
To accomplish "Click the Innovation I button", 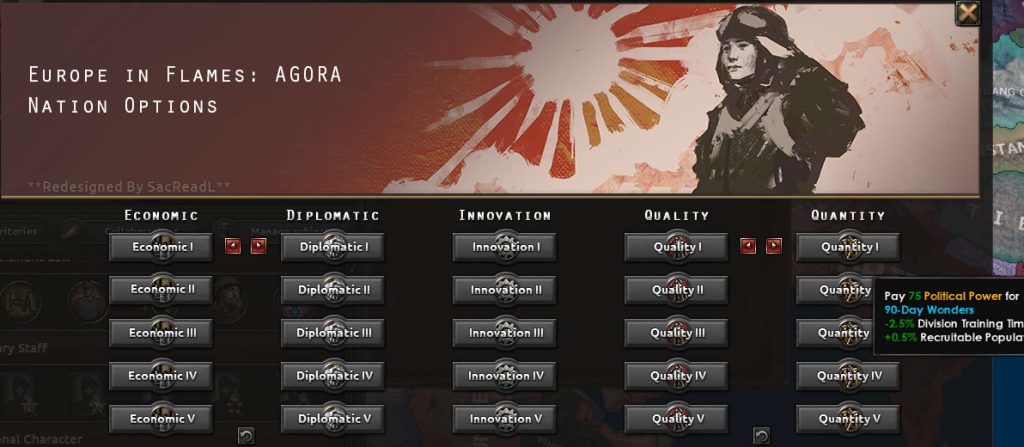I will [505, 247].
